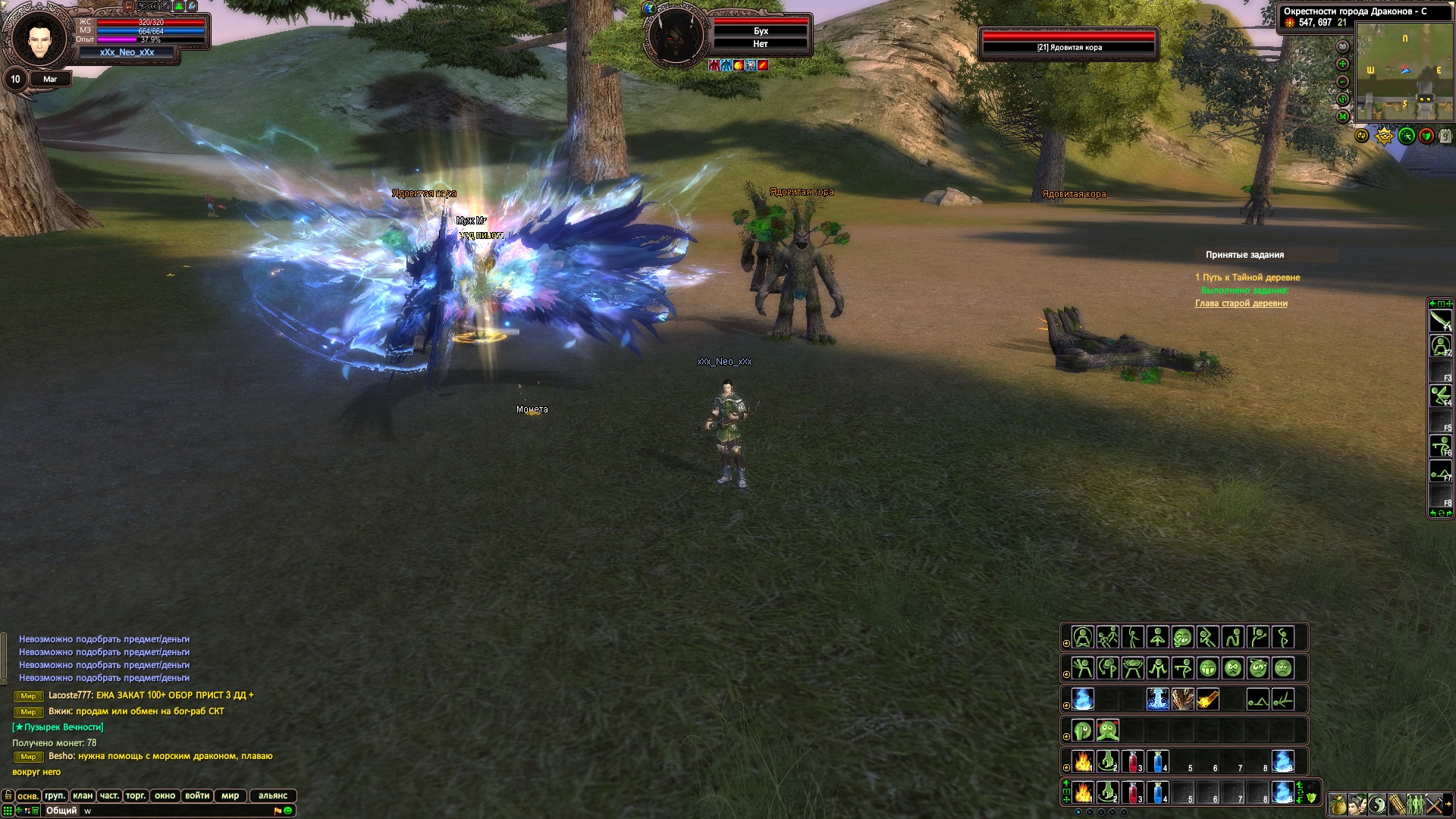The height and width of the screenshot is (819, 1456).
Task: Open the chat smiley emoticon picker
Action: click(x=288, y=811)
